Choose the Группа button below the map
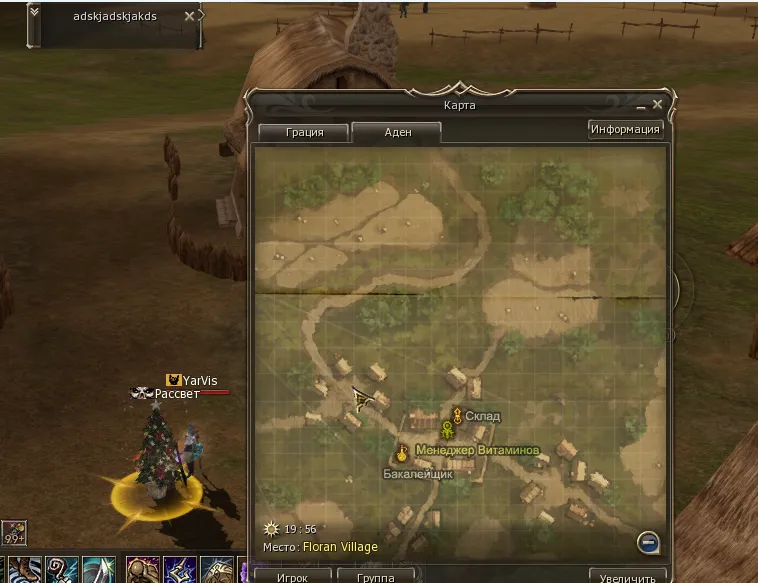758x583 pixels. tap(374, 577)
